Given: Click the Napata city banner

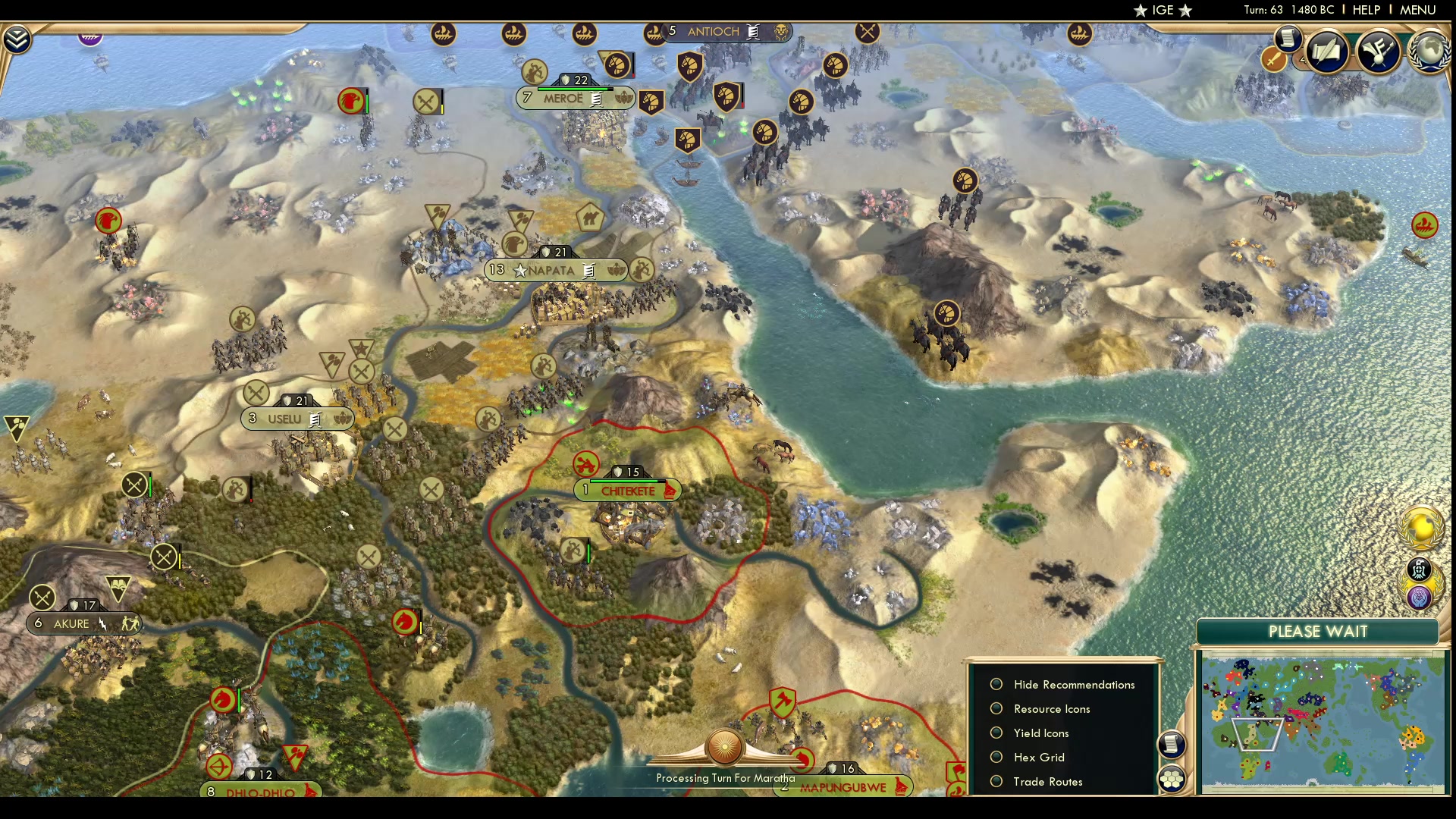Looking at the screenshot, I should click(556, 270).
